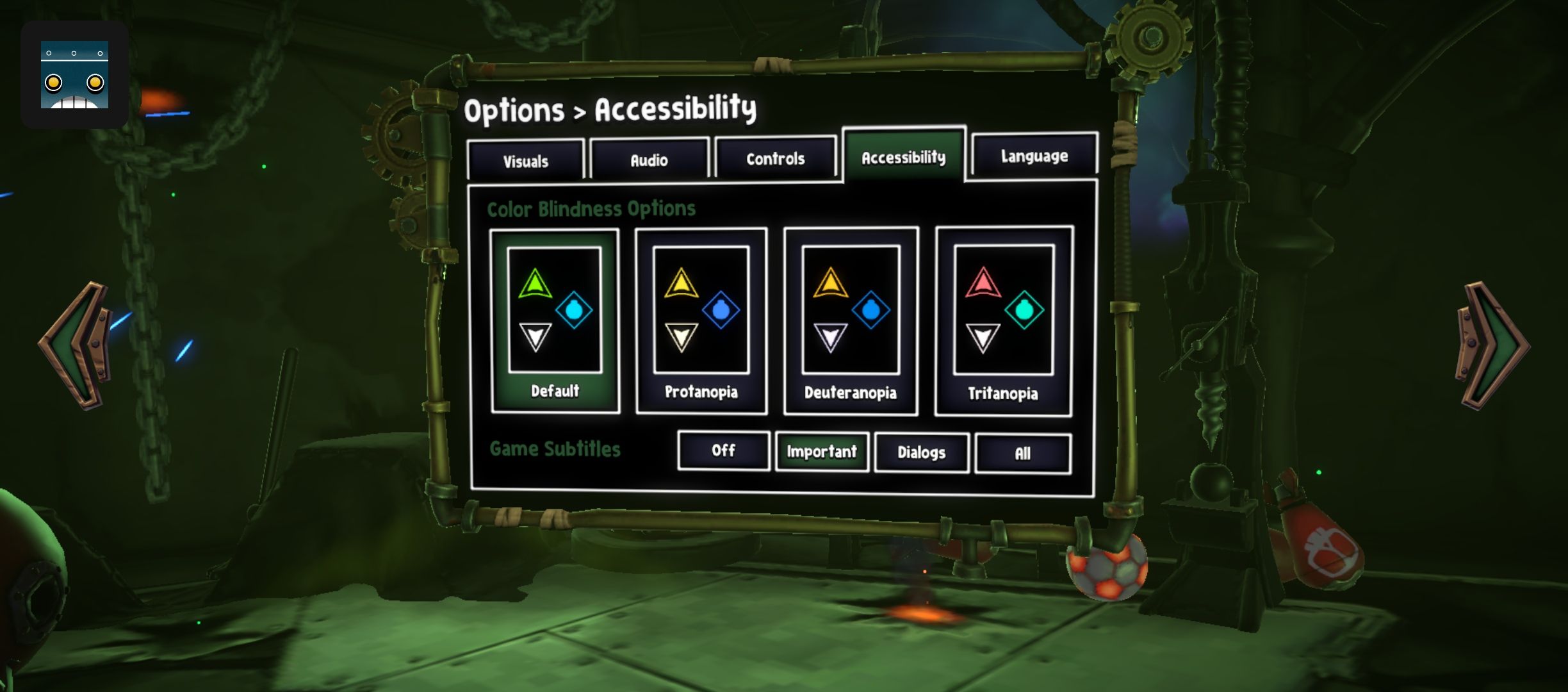Set subtitles to Dialogs
1568x692 pixels.
click(921, 452)
